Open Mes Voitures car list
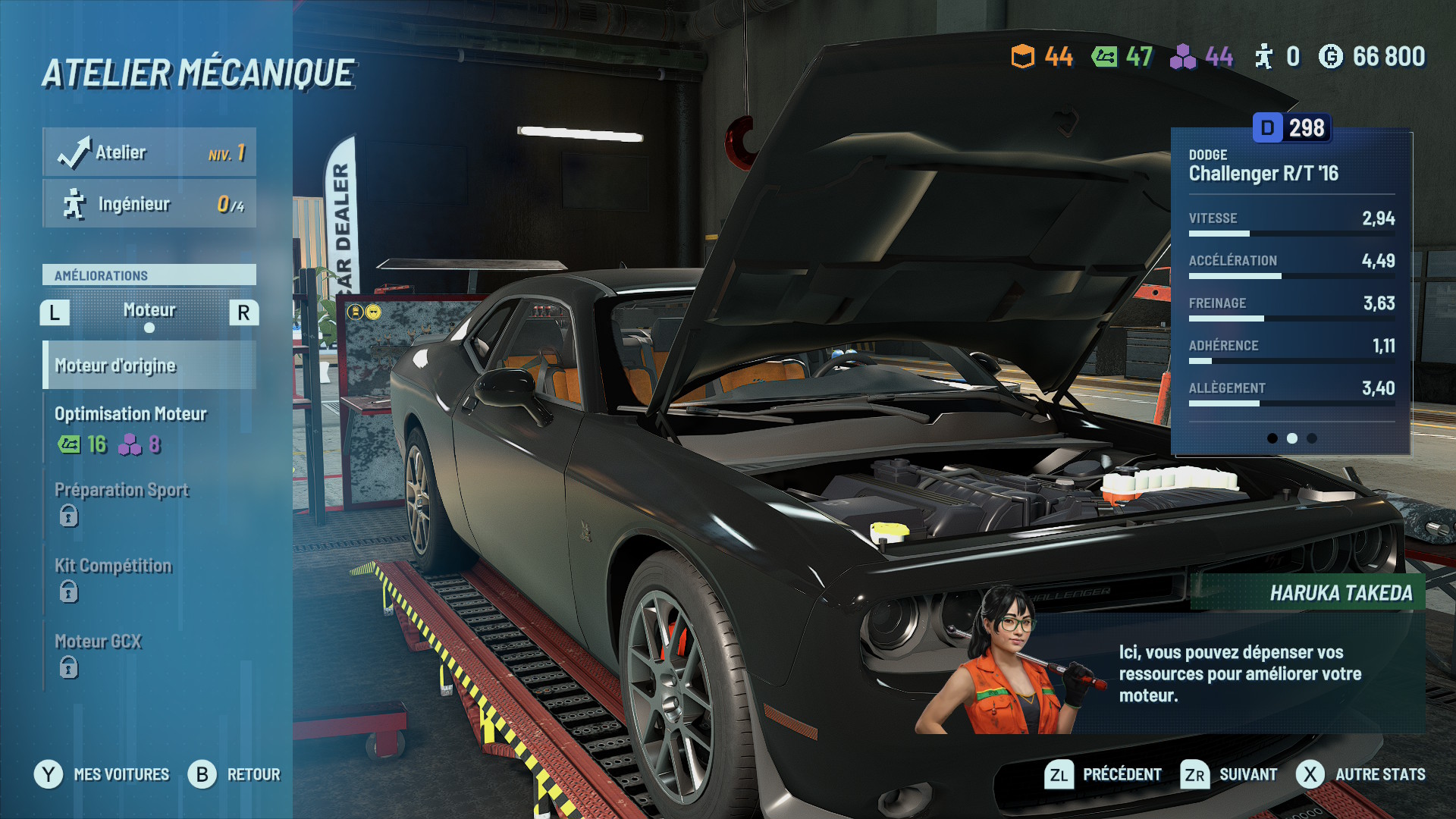1456x819 pixels. pyautogui.click(x=102, y=774)
